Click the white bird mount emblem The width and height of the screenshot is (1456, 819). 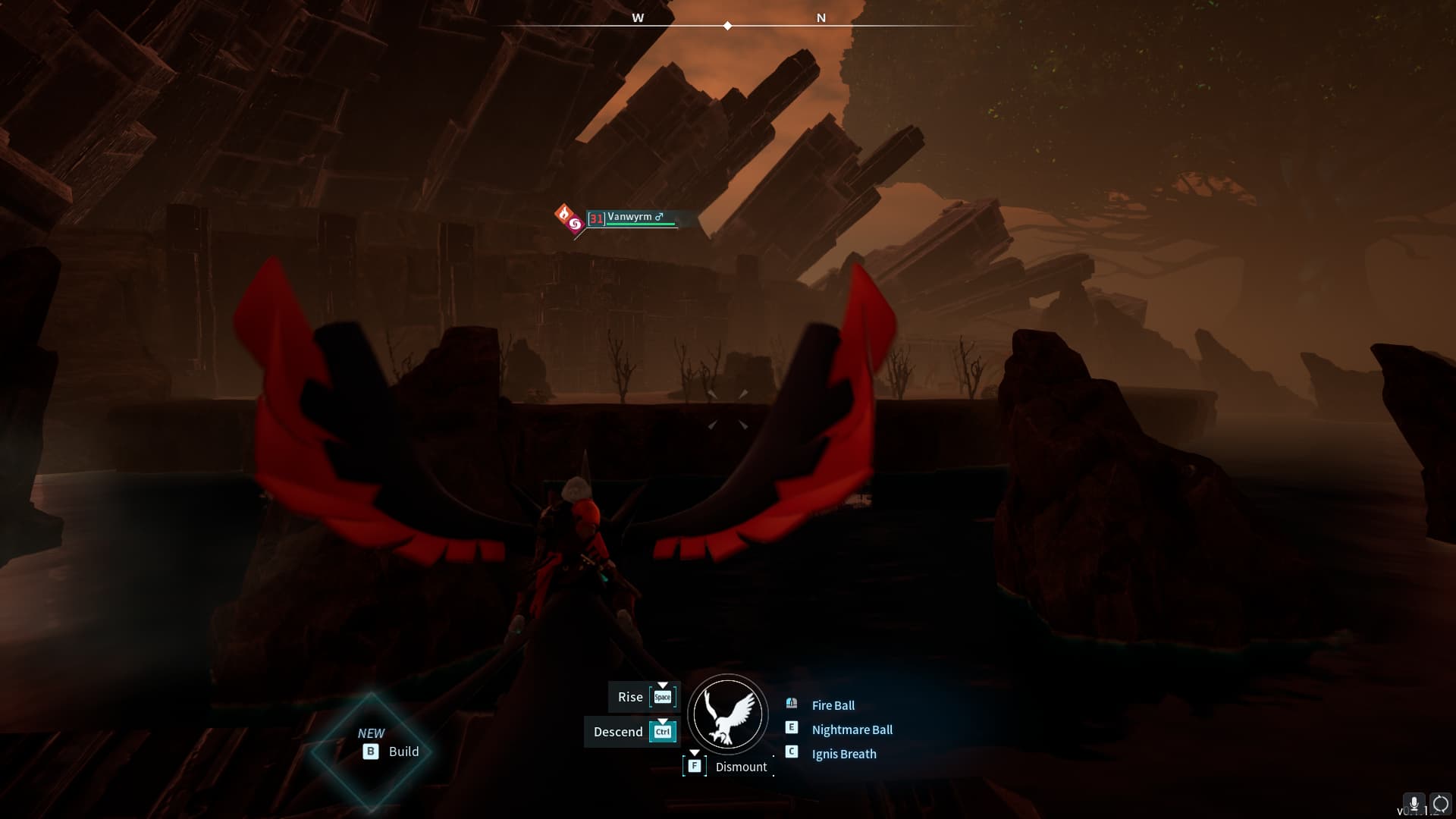tap(728, 714)
